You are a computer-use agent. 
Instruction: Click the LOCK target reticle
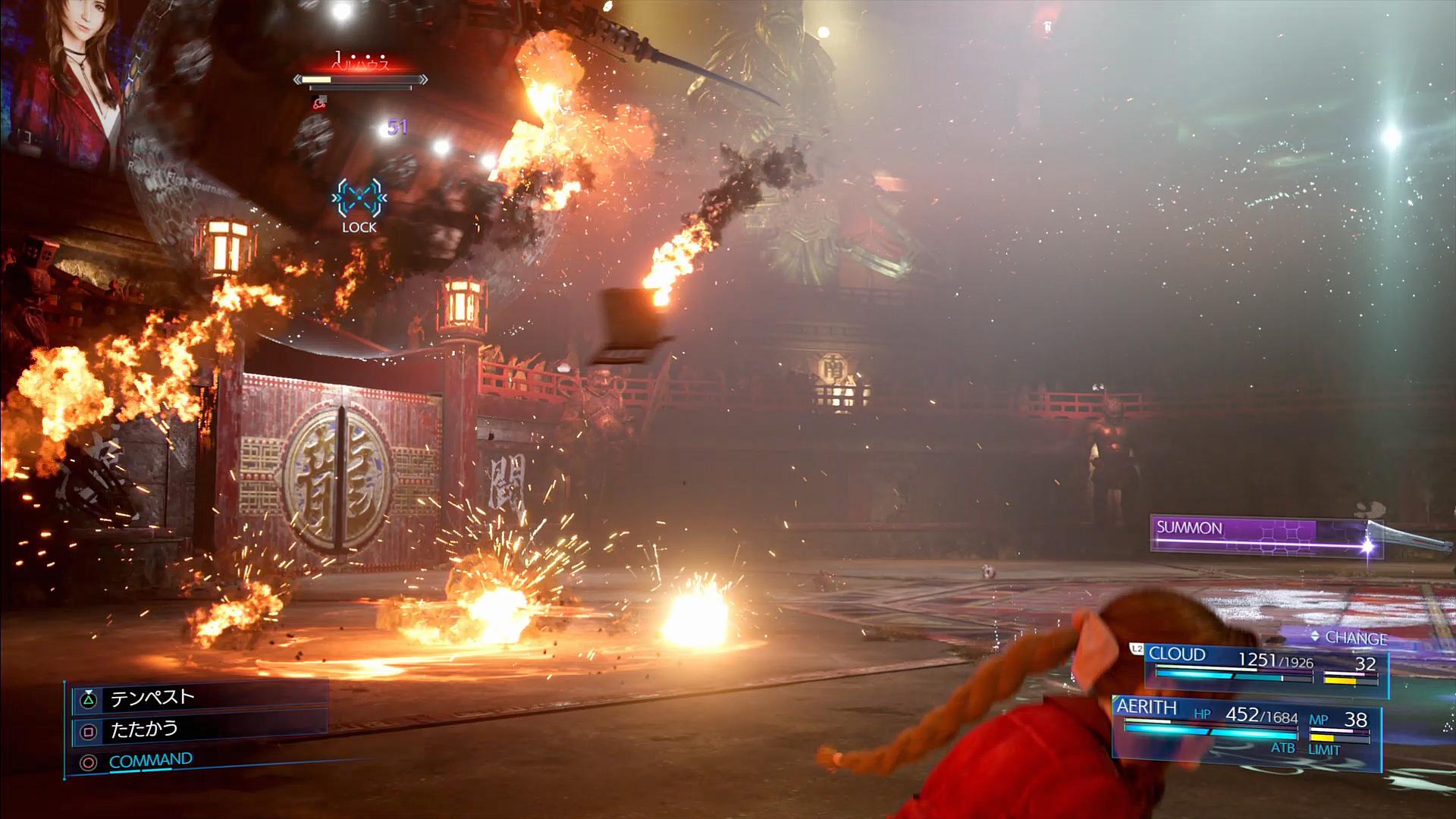coord(359,199)
